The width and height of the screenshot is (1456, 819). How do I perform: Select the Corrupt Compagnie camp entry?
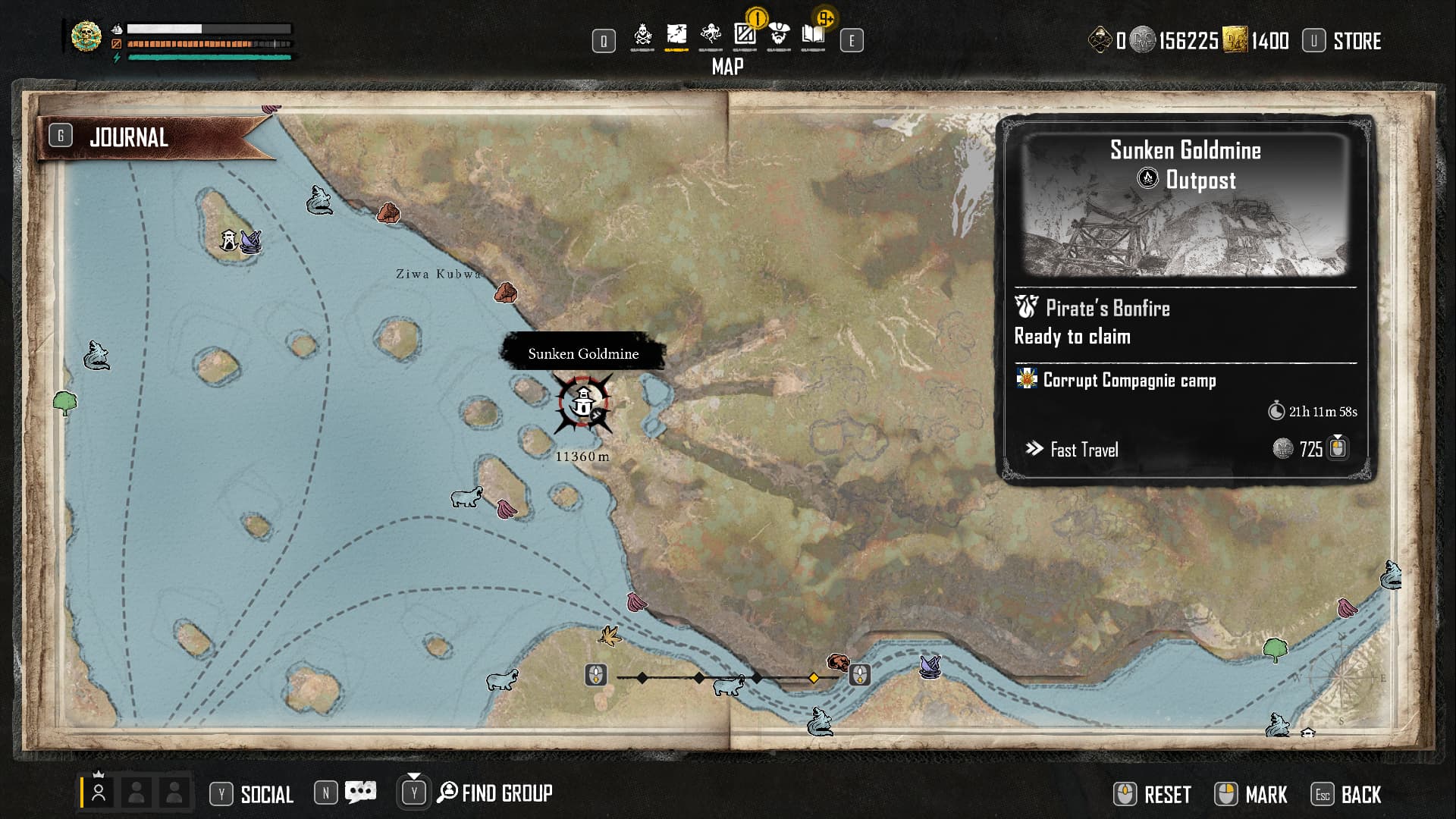tap(1129, 380)
